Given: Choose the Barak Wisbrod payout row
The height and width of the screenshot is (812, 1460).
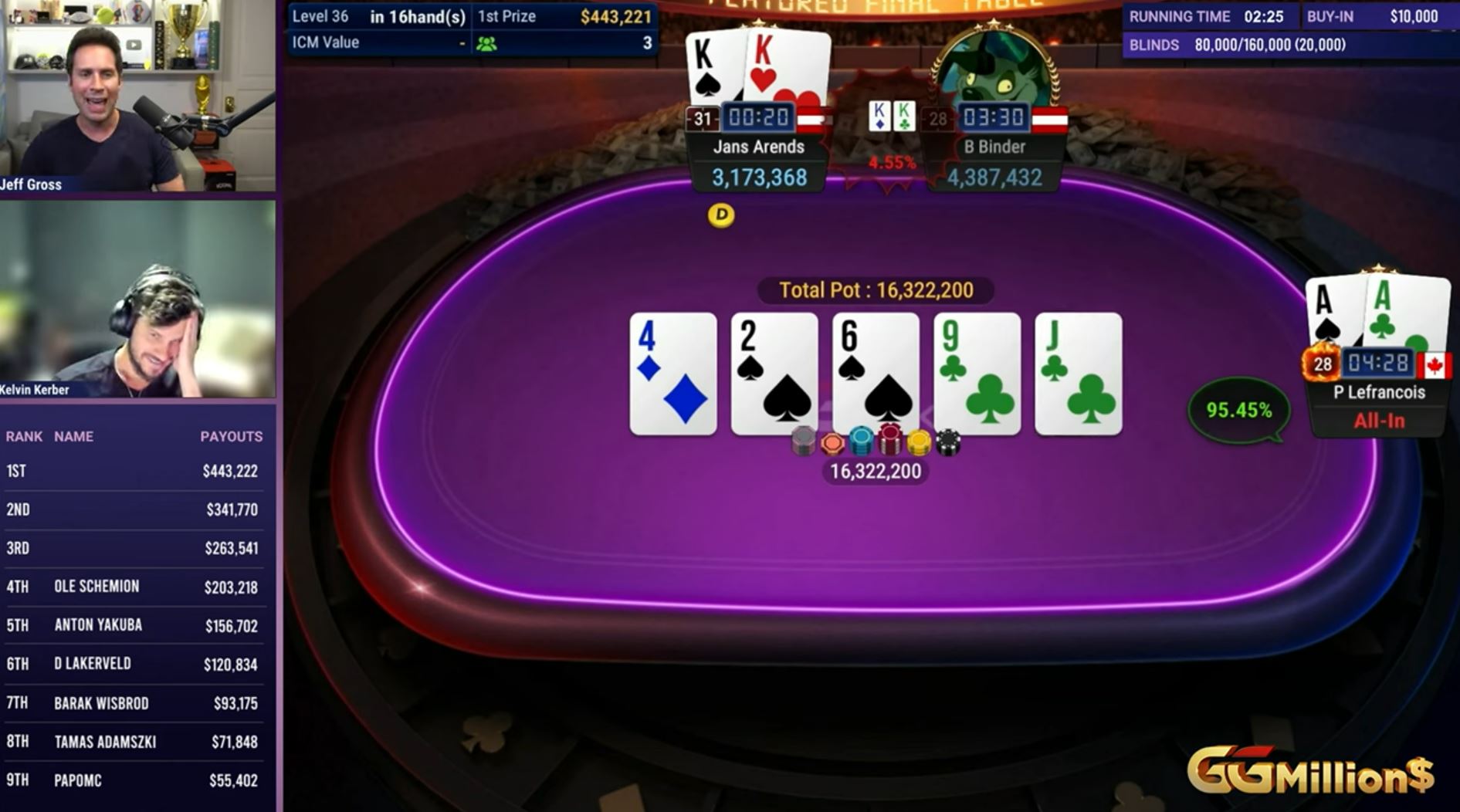Looking at the screenshot, I should (x=133, y=703).
